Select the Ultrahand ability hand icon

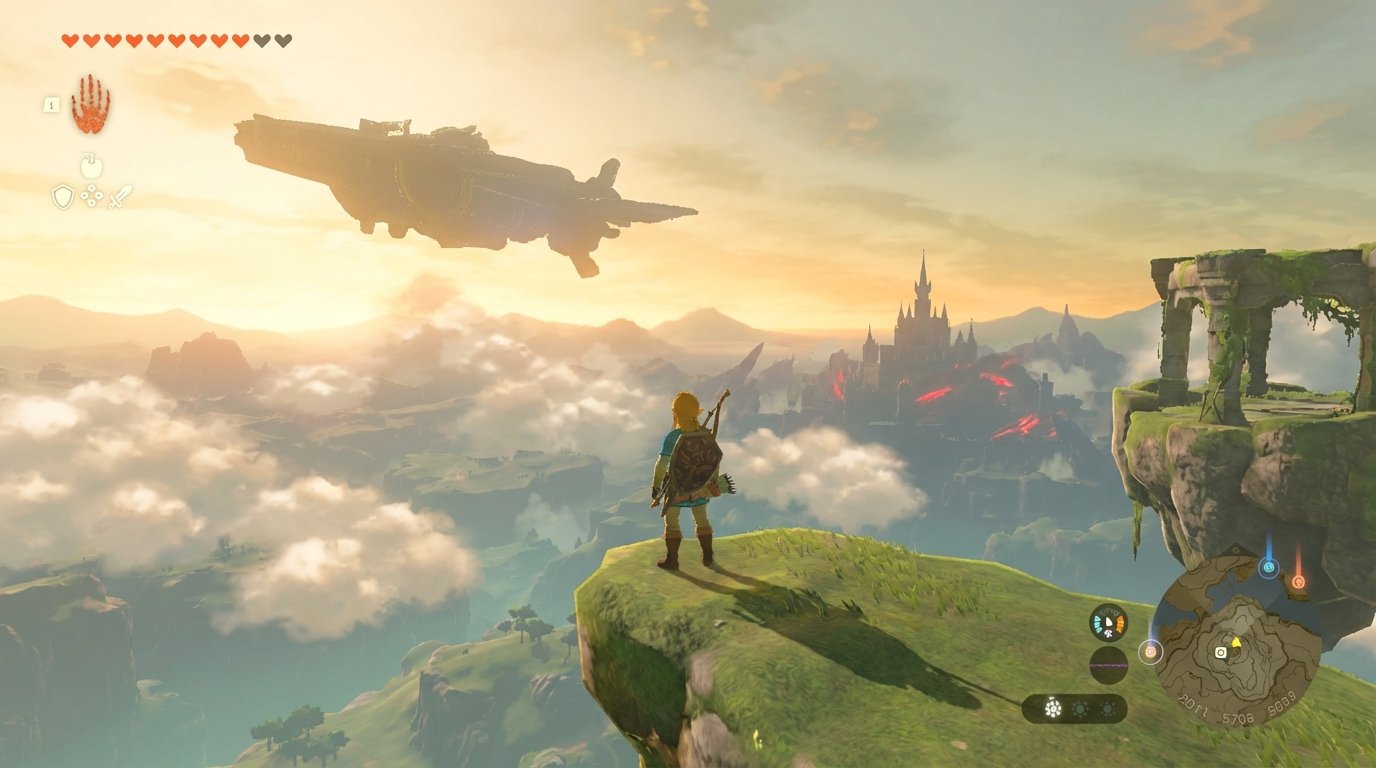coord(90,105)
